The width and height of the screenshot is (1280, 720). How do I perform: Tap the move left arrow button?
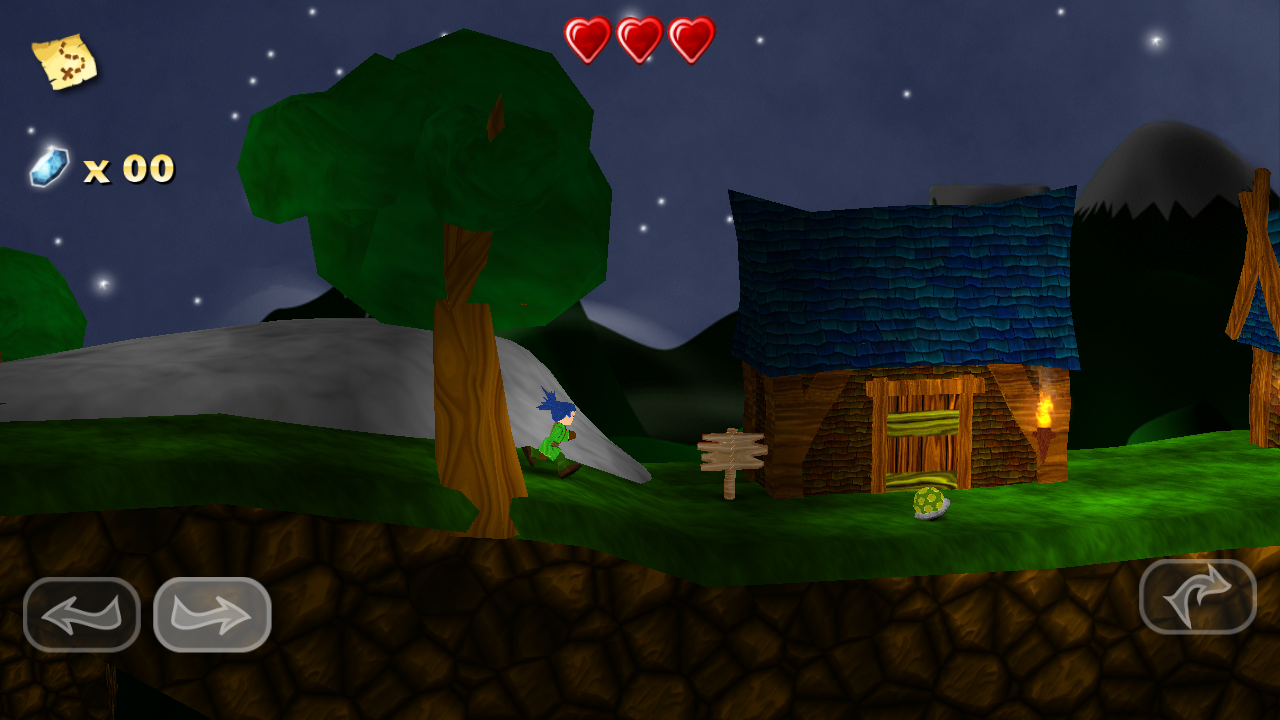coord(82,614)
